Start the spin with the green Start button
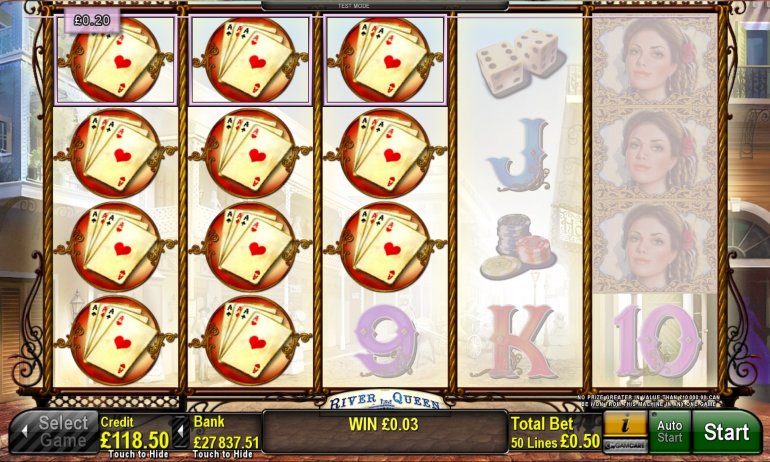 (x=726, y=433)
